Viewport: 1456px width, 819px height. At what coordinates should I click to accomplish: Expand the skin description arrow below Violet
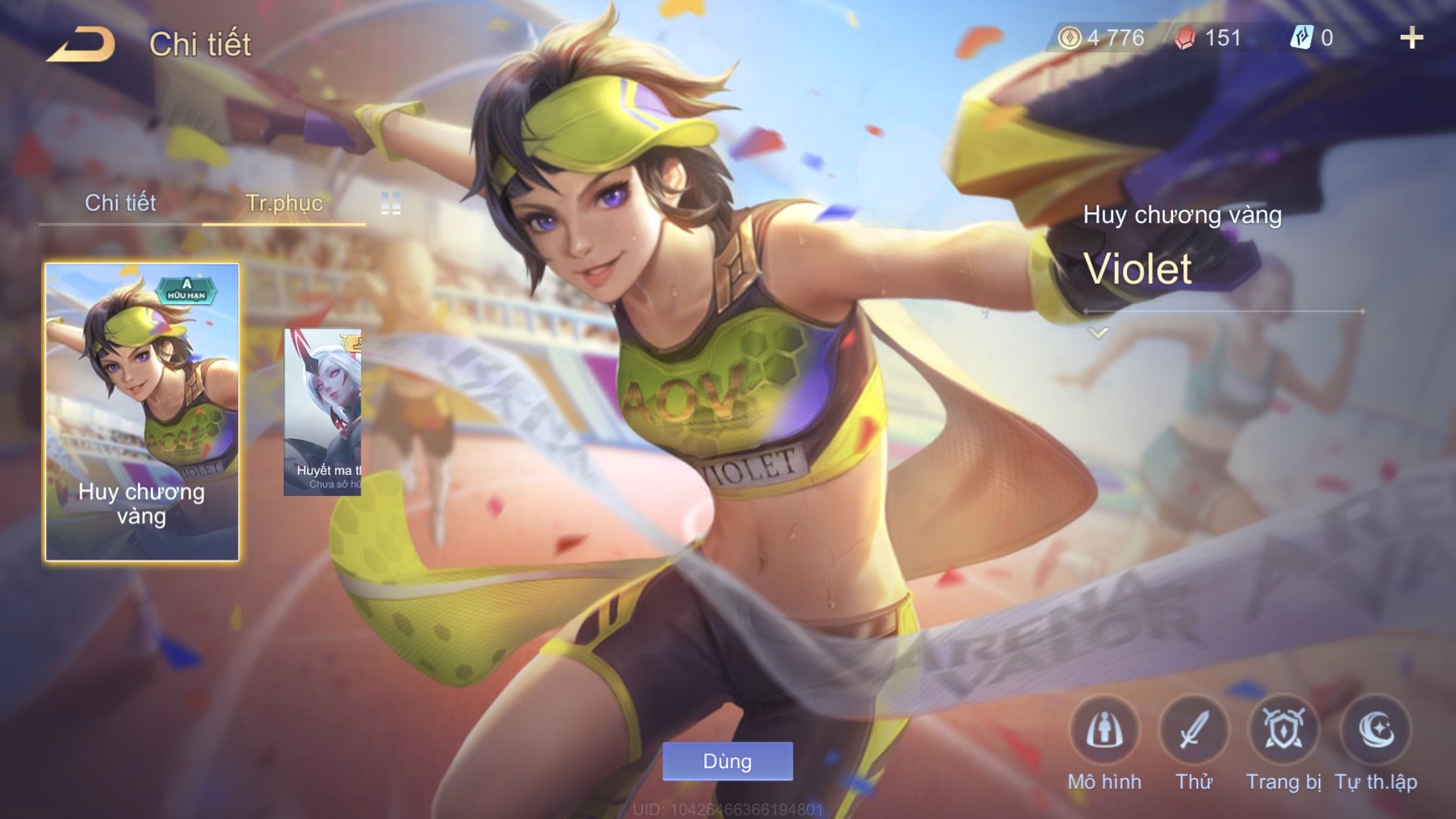(x=1098, y=333)
